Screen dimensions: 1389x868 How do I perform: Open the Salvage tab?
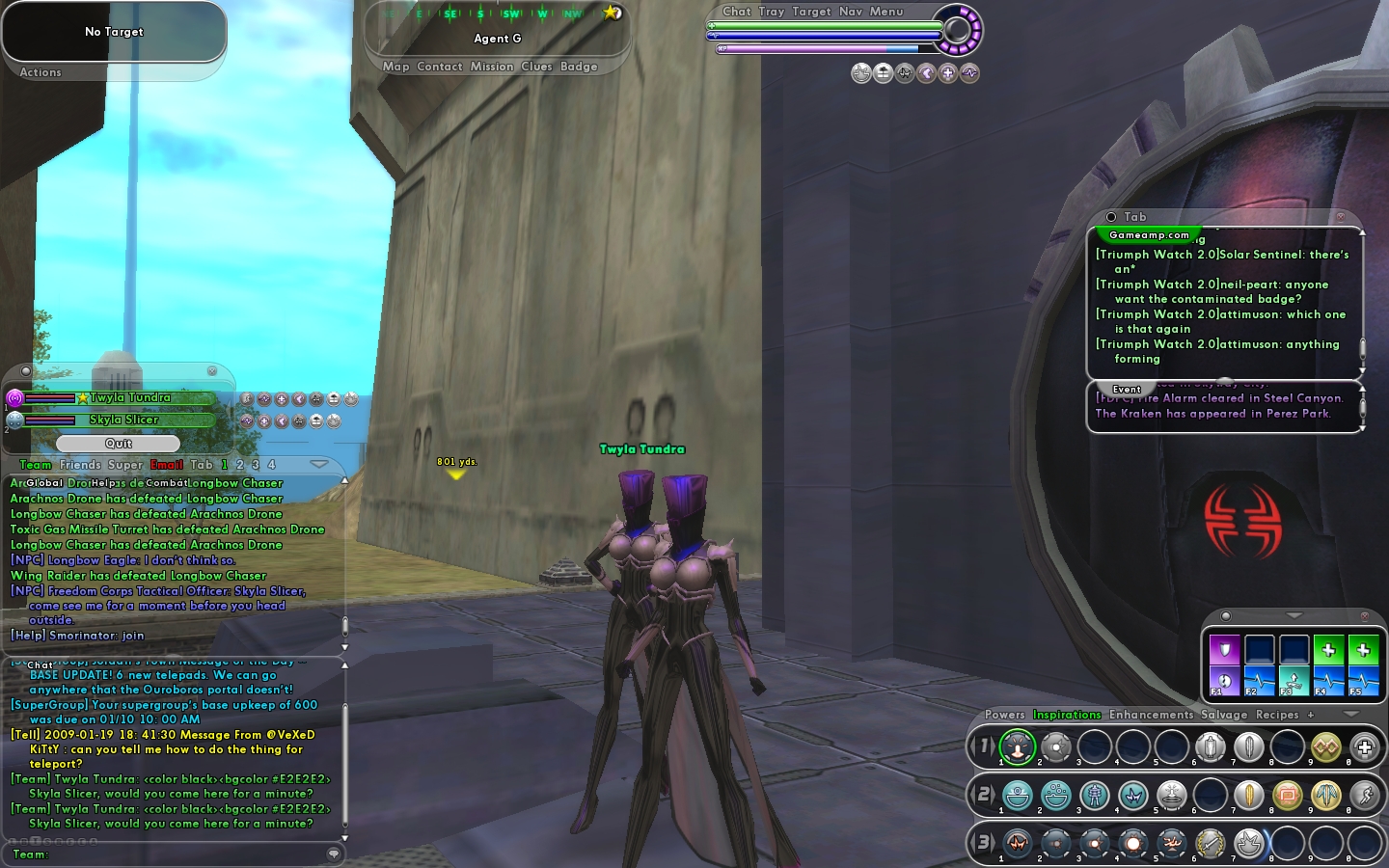(1224, 715)
